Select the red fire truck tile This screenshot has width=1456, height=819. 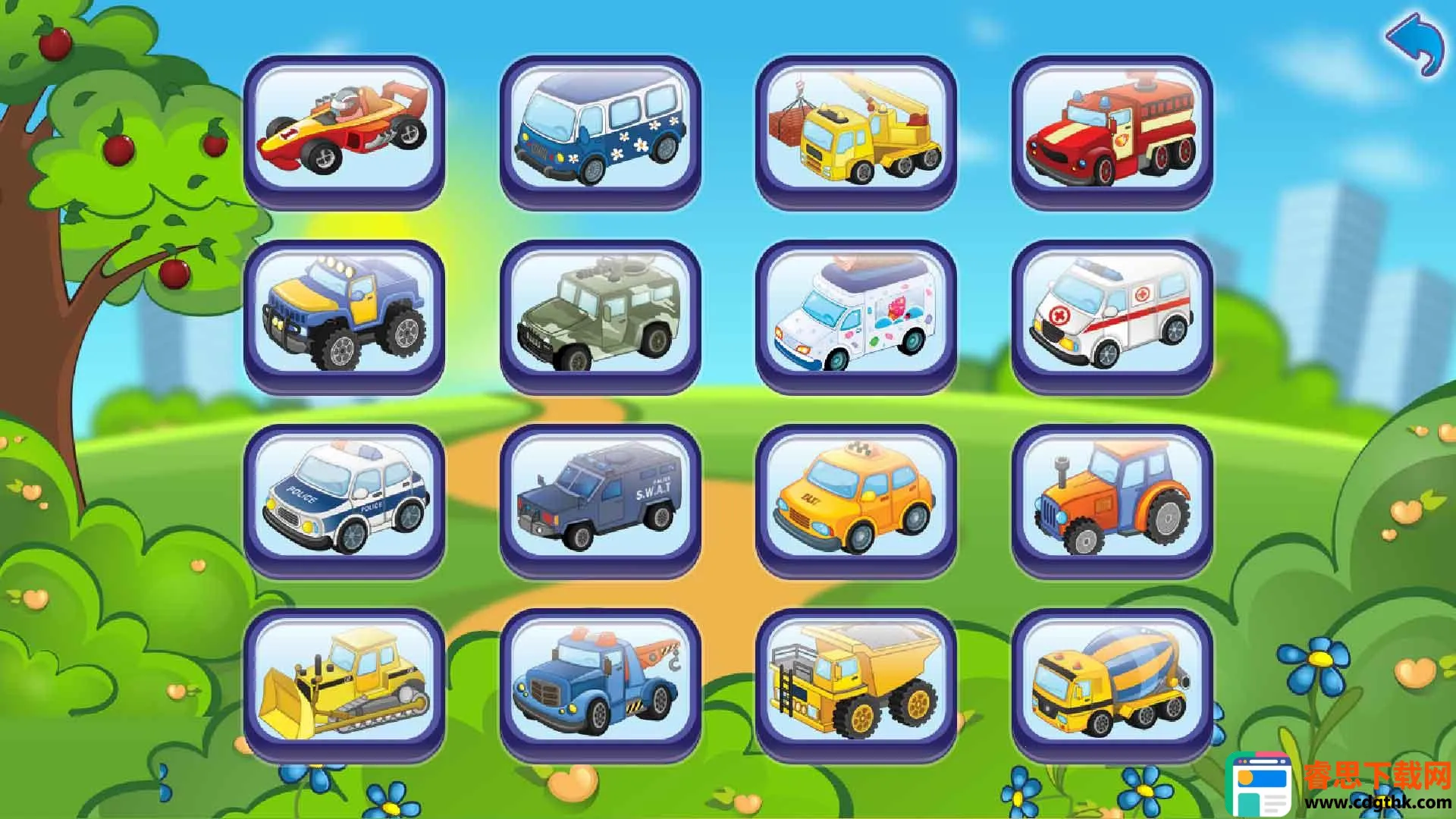pyautogui.click(x=1112, y=130)
